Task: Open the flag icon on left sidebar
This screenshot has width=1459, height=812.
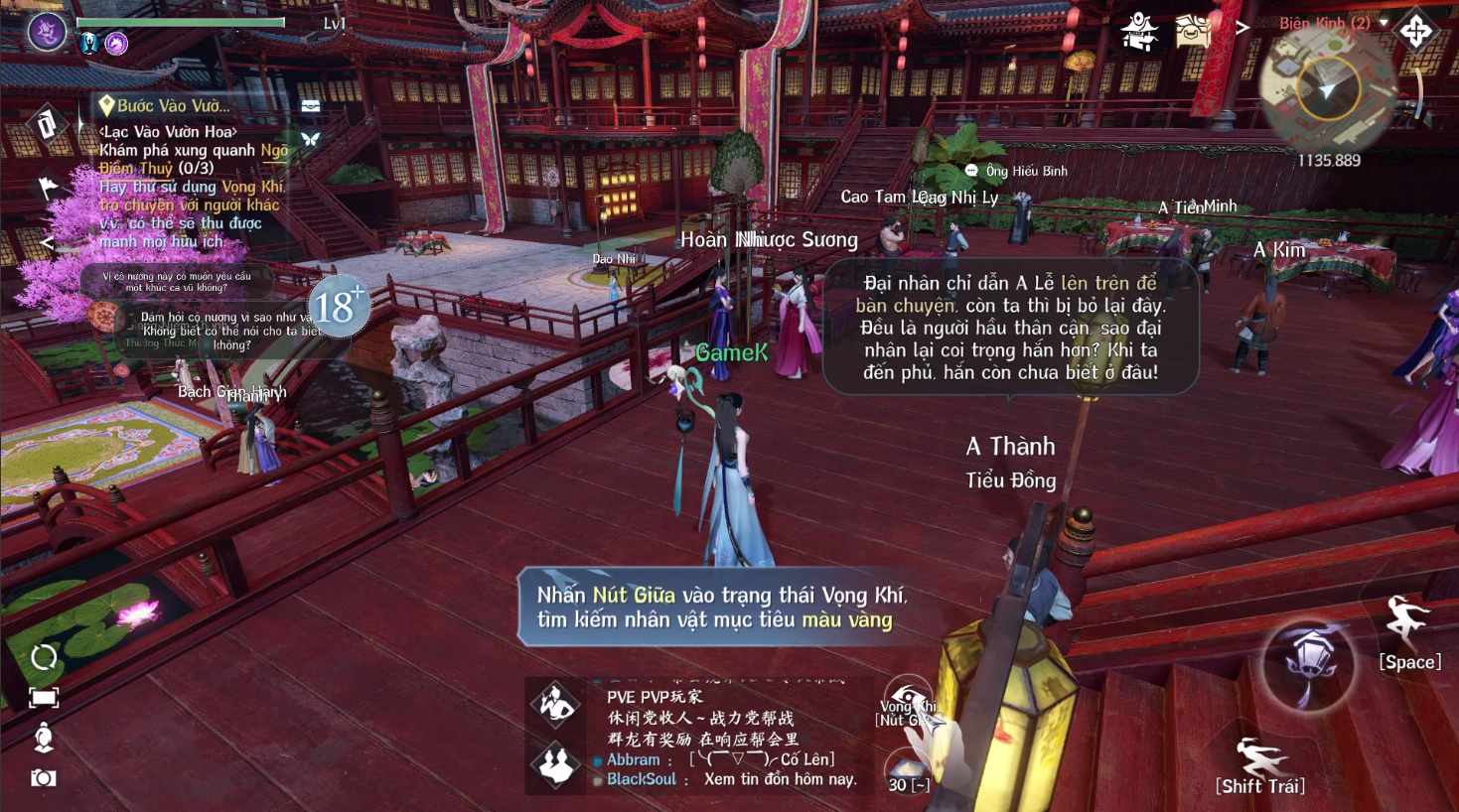Action: click(48, 187)
